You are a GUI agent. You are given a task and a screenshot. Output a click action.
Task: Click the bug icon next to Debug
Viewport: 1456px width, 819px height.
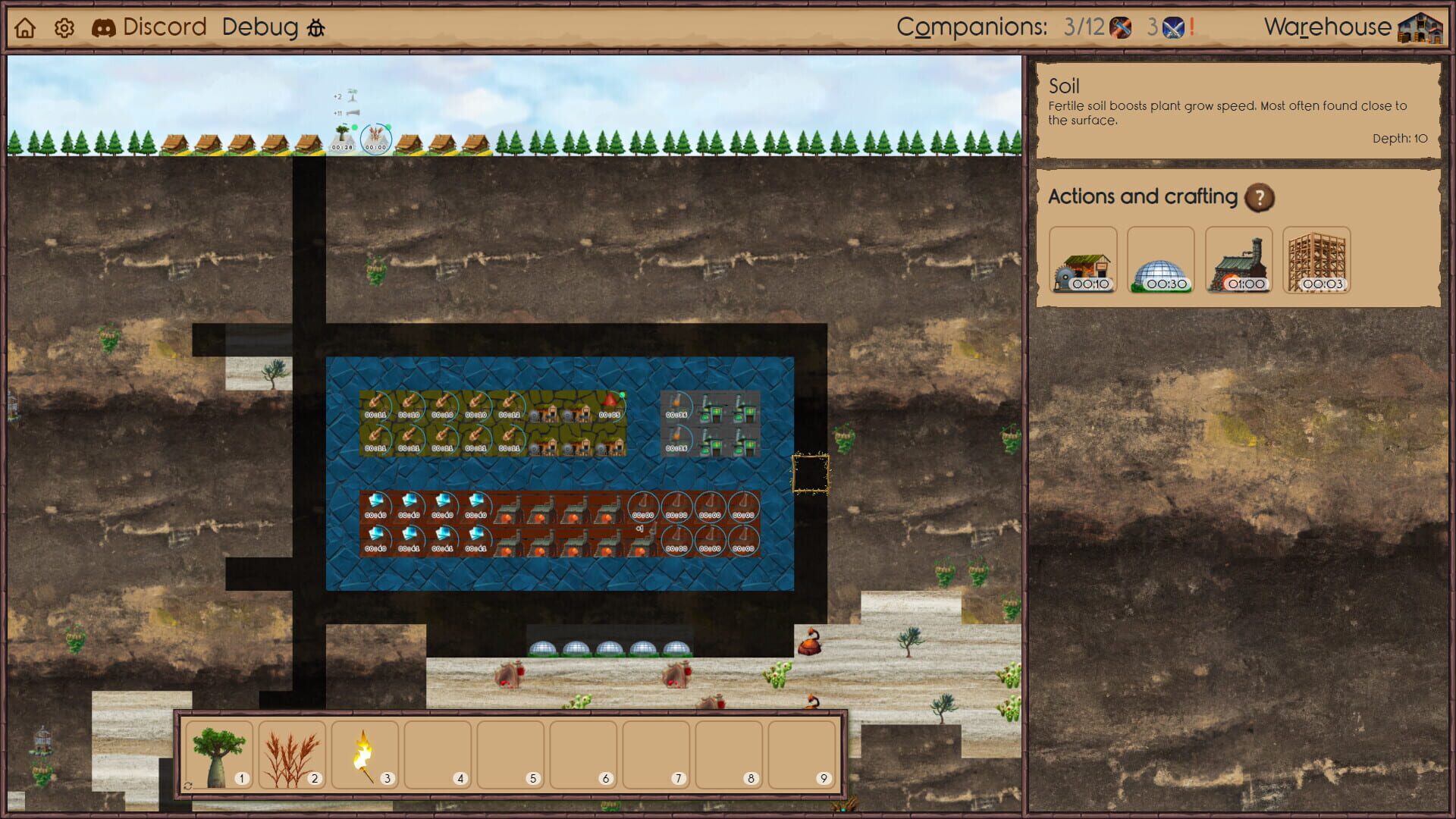click(x=316, y=29)
